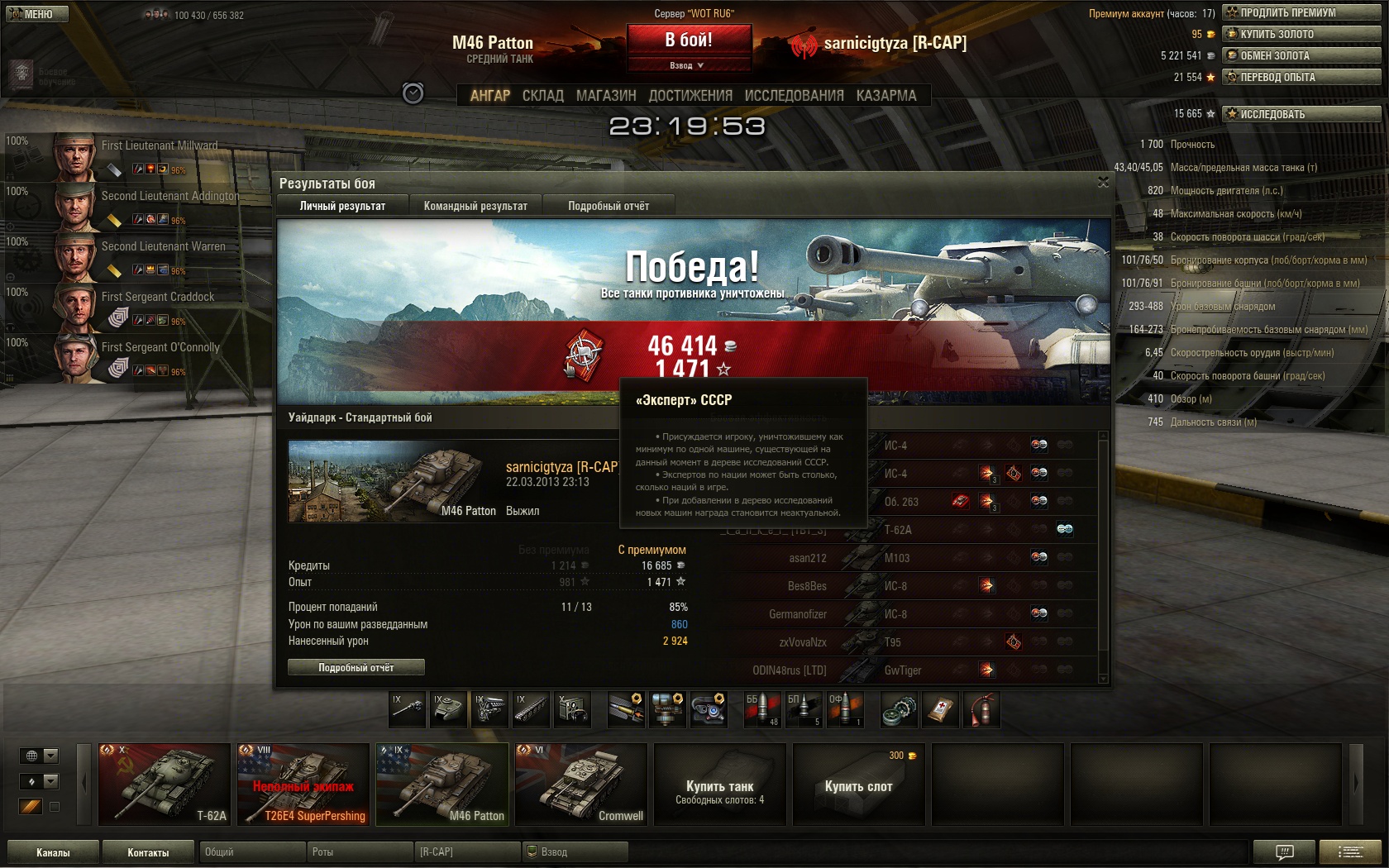Screen dimensions: 1389x868
Task: Select the T-62A tank in the carousel
Action: 165,784
